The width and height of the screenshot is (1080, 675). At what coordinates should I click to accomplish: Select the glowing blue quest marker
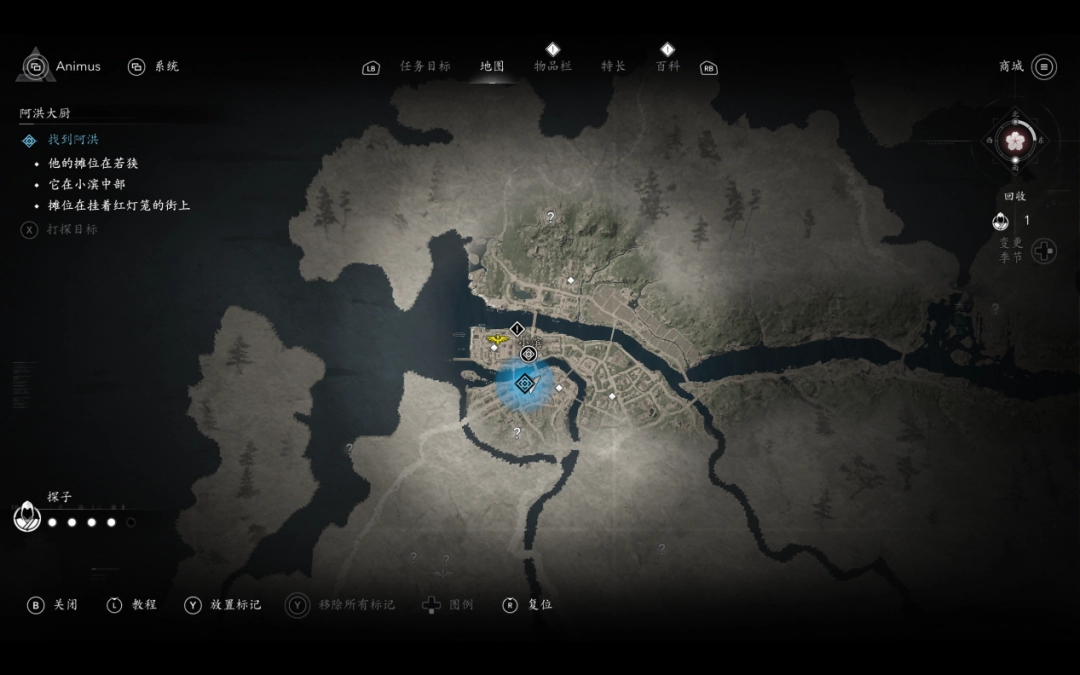(524, 383)
